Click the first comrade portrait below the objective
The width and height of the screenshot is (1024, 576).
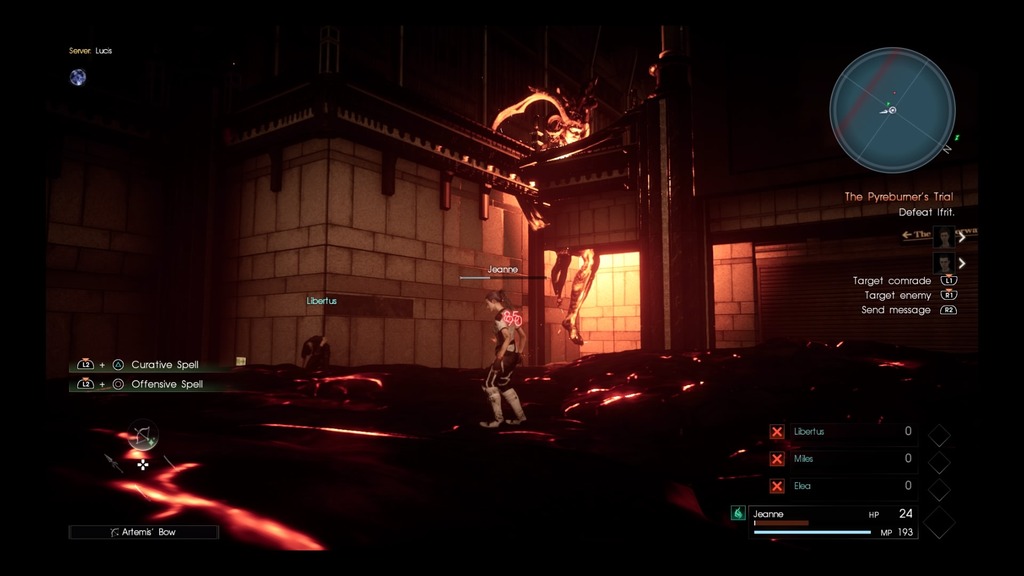[943, 237]
